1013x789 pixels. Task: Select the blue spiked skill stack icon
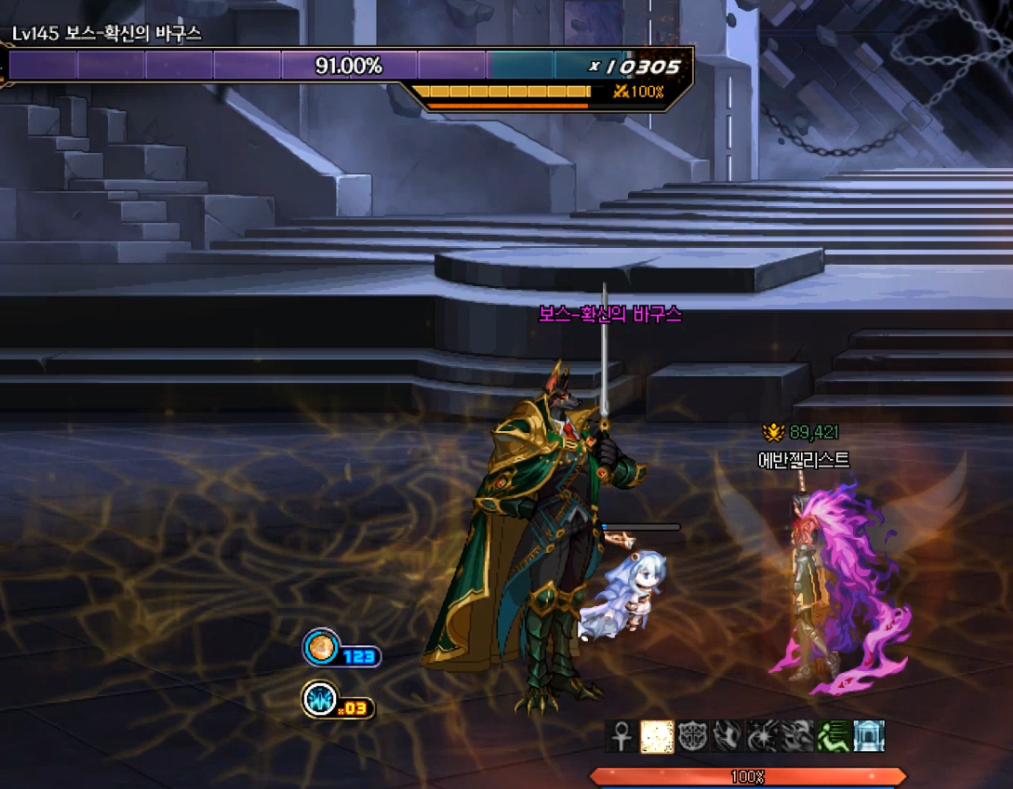(321, 699)
